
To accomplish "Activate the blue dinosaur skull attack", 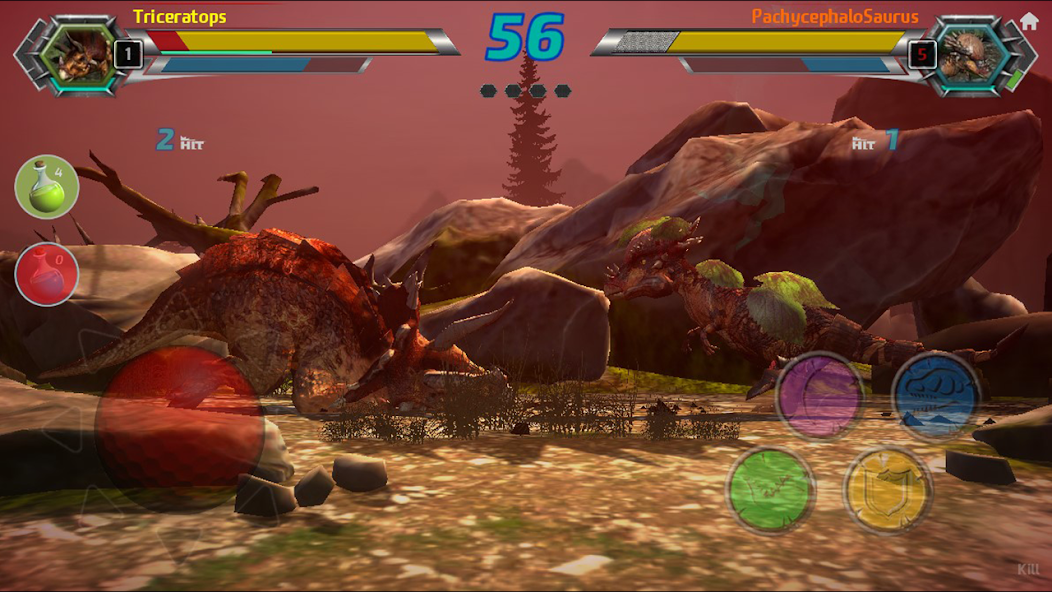I will [x=936, y=395].
